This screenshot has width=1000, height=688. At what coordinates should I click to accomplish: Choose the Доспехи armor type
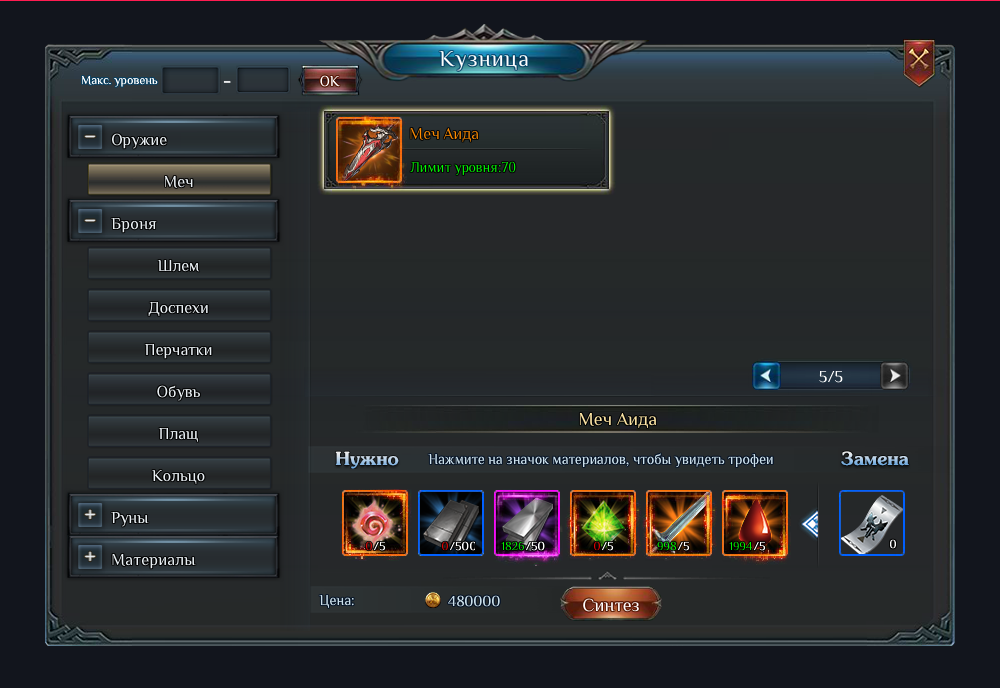179,307
